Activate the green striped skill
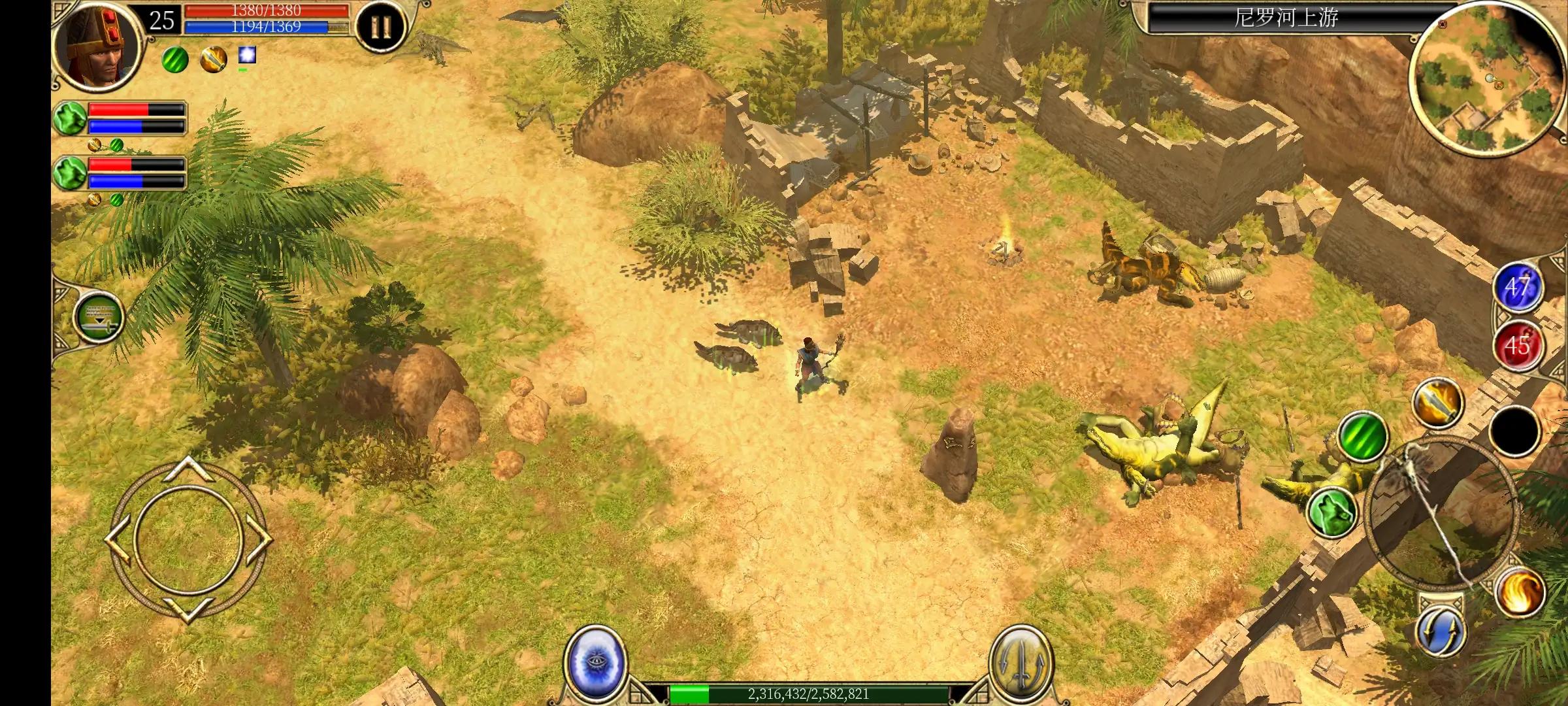 (x=1363, y=435)
